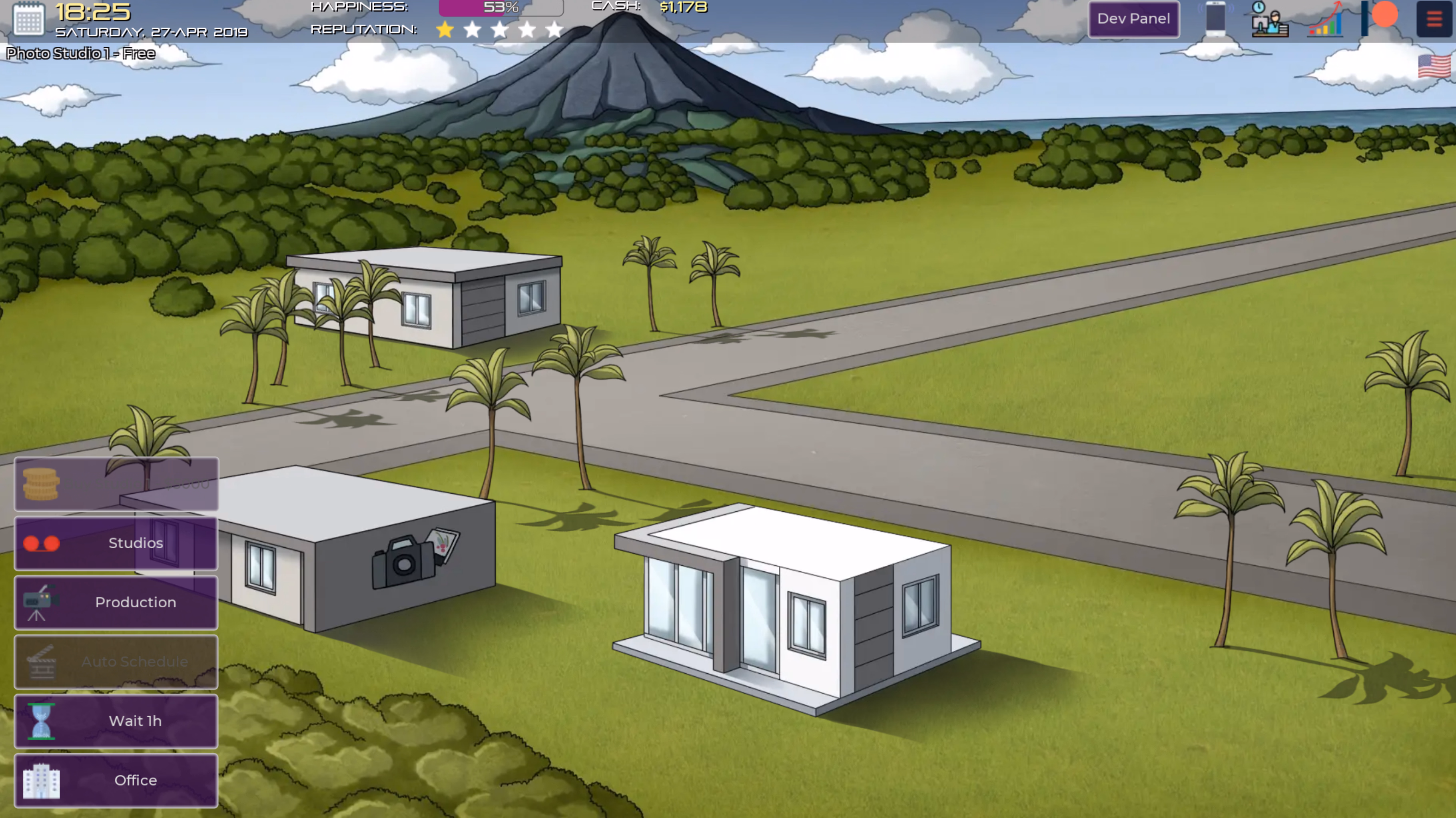
Task: Click the Auto Schedule button
Action: (116, 661)
